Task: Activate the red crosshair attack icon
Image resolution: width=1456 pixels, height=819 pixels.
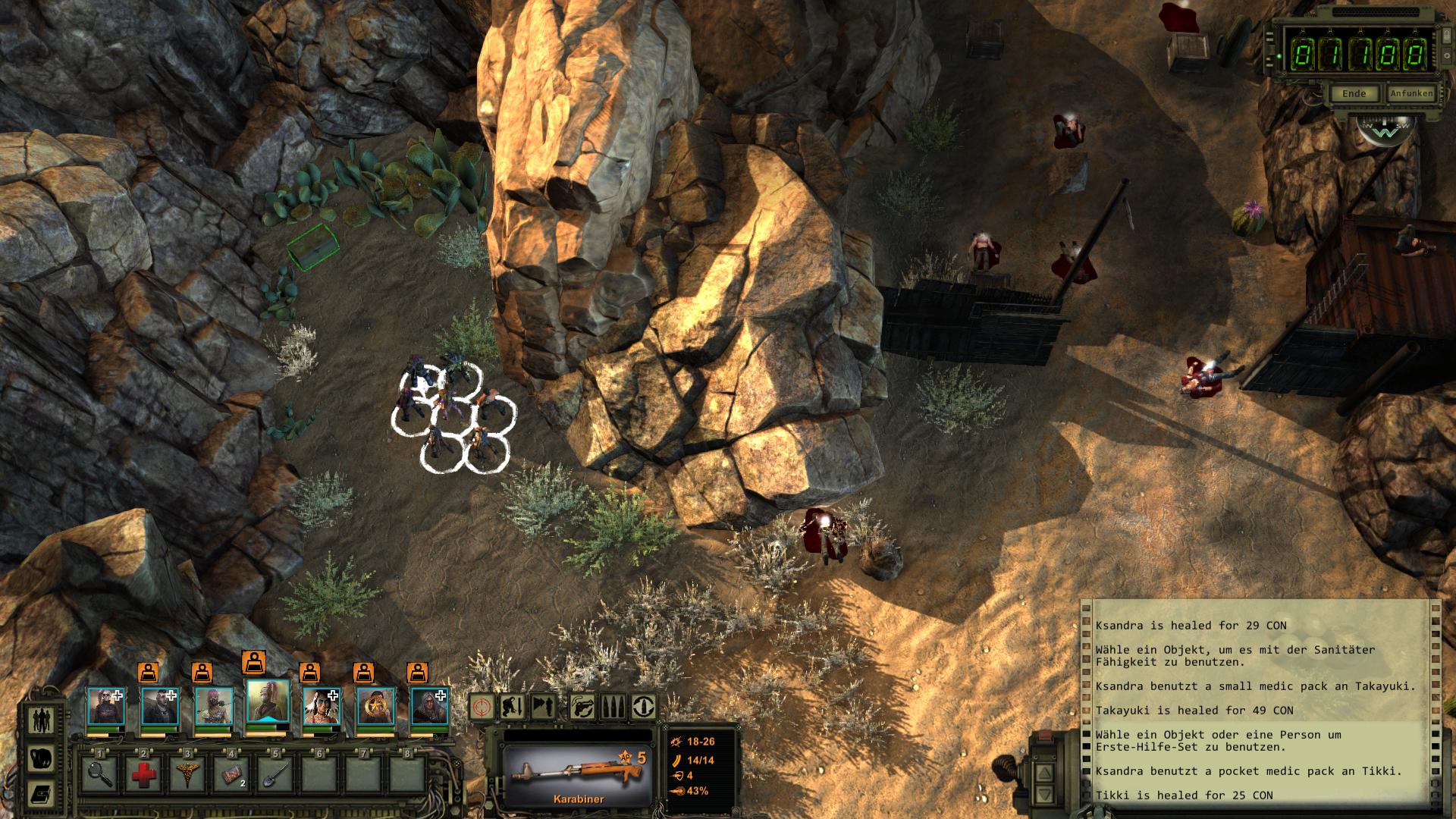Action: [482, 707]
